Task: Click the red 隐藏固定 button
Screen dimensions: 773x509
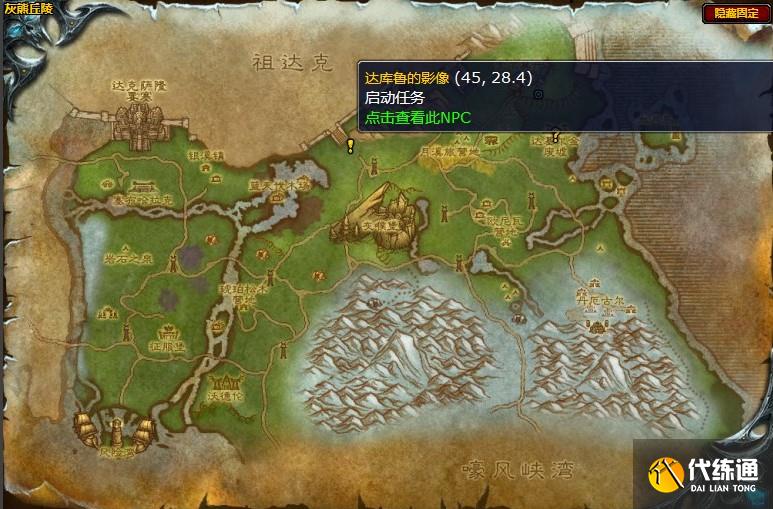Action: (x=735, y=13)
